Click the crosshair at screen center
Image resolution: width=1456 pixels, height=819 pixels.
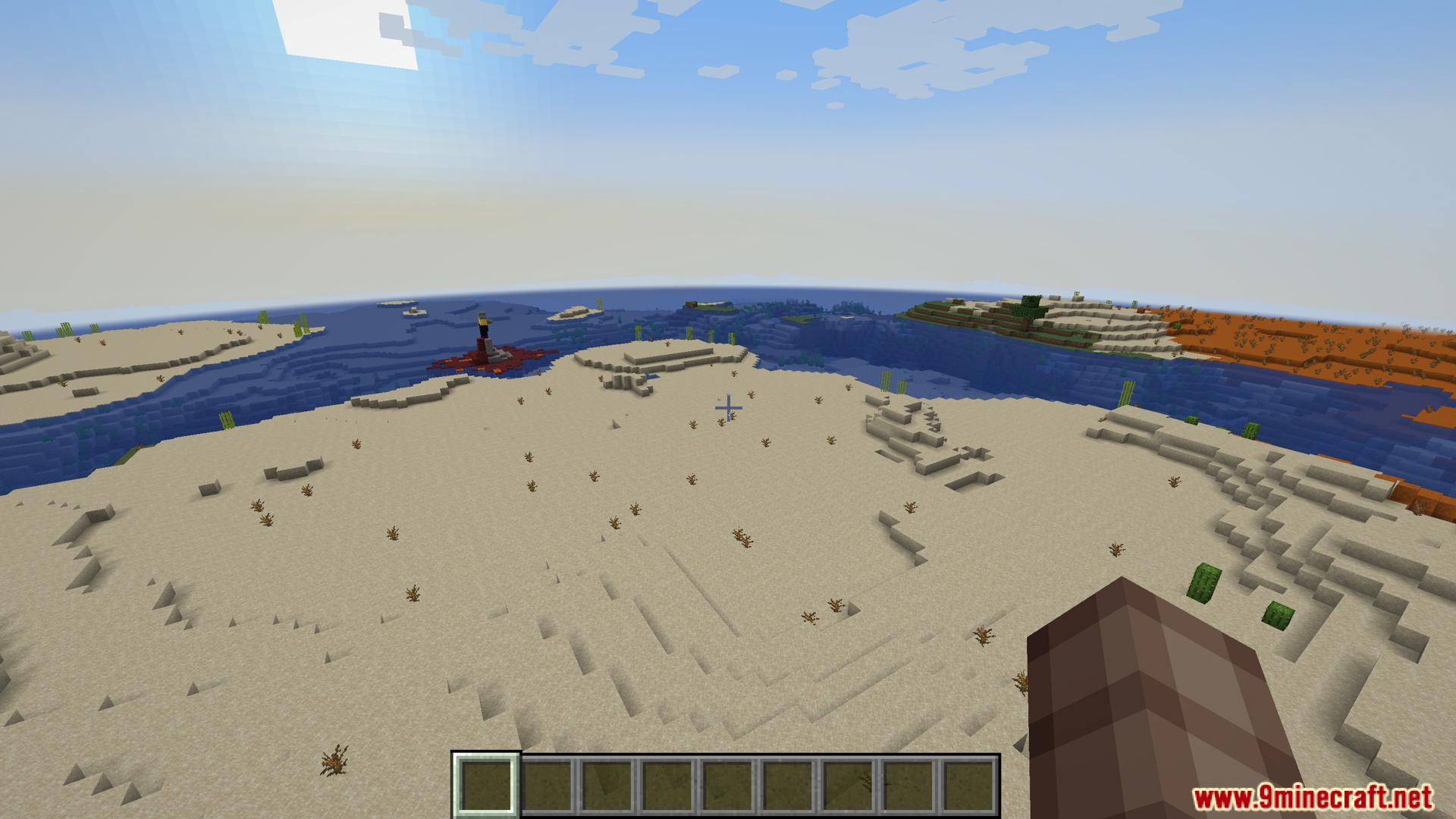728,408
